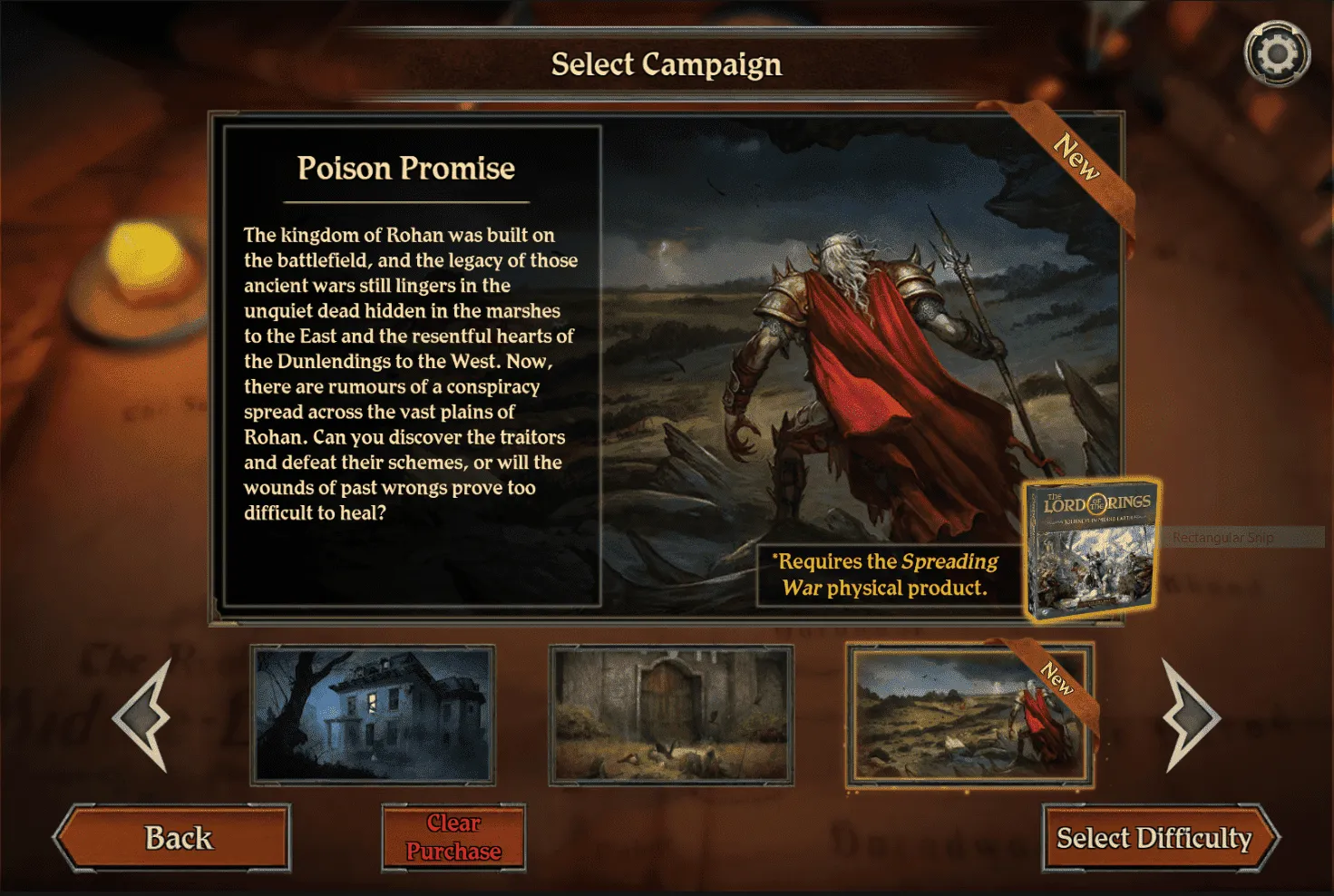Proceed to Select Difficulty
The image size is (1334, 896).
coord(1155,838)
